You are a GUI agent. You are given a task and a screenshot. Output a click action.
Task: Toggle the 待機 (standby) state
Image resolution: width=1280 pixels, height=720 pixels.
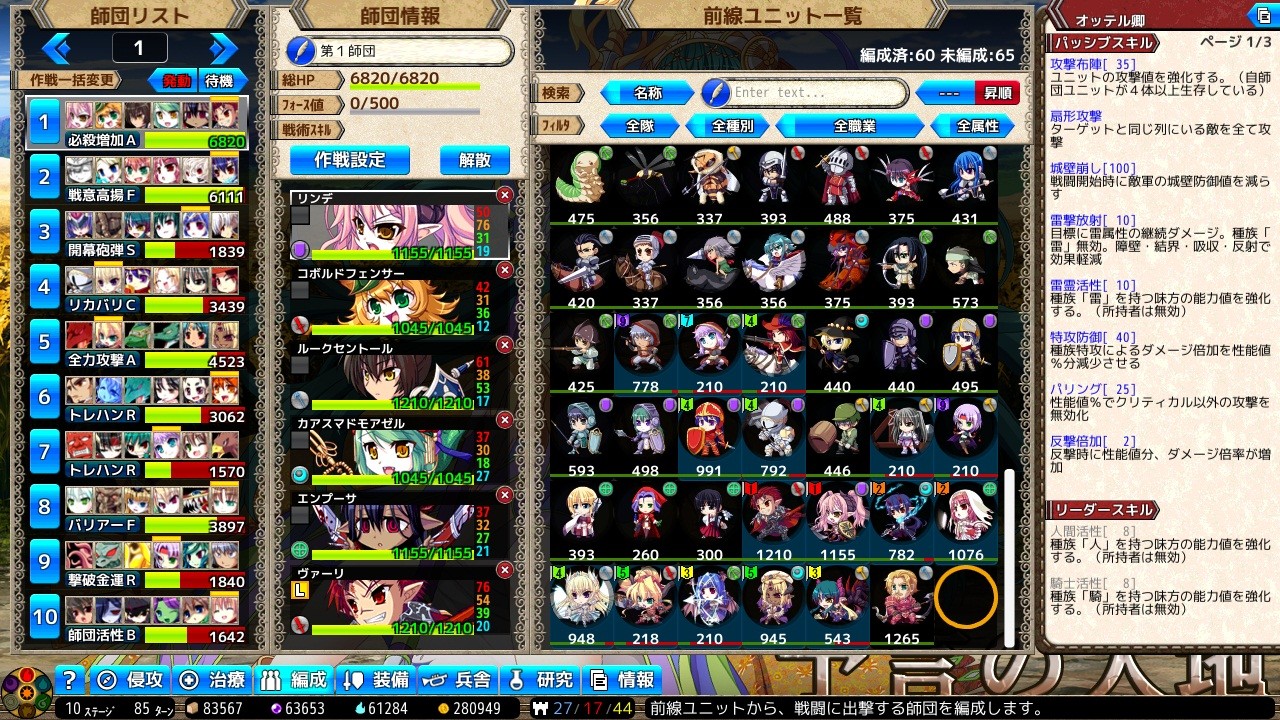(x=221, y=80)
